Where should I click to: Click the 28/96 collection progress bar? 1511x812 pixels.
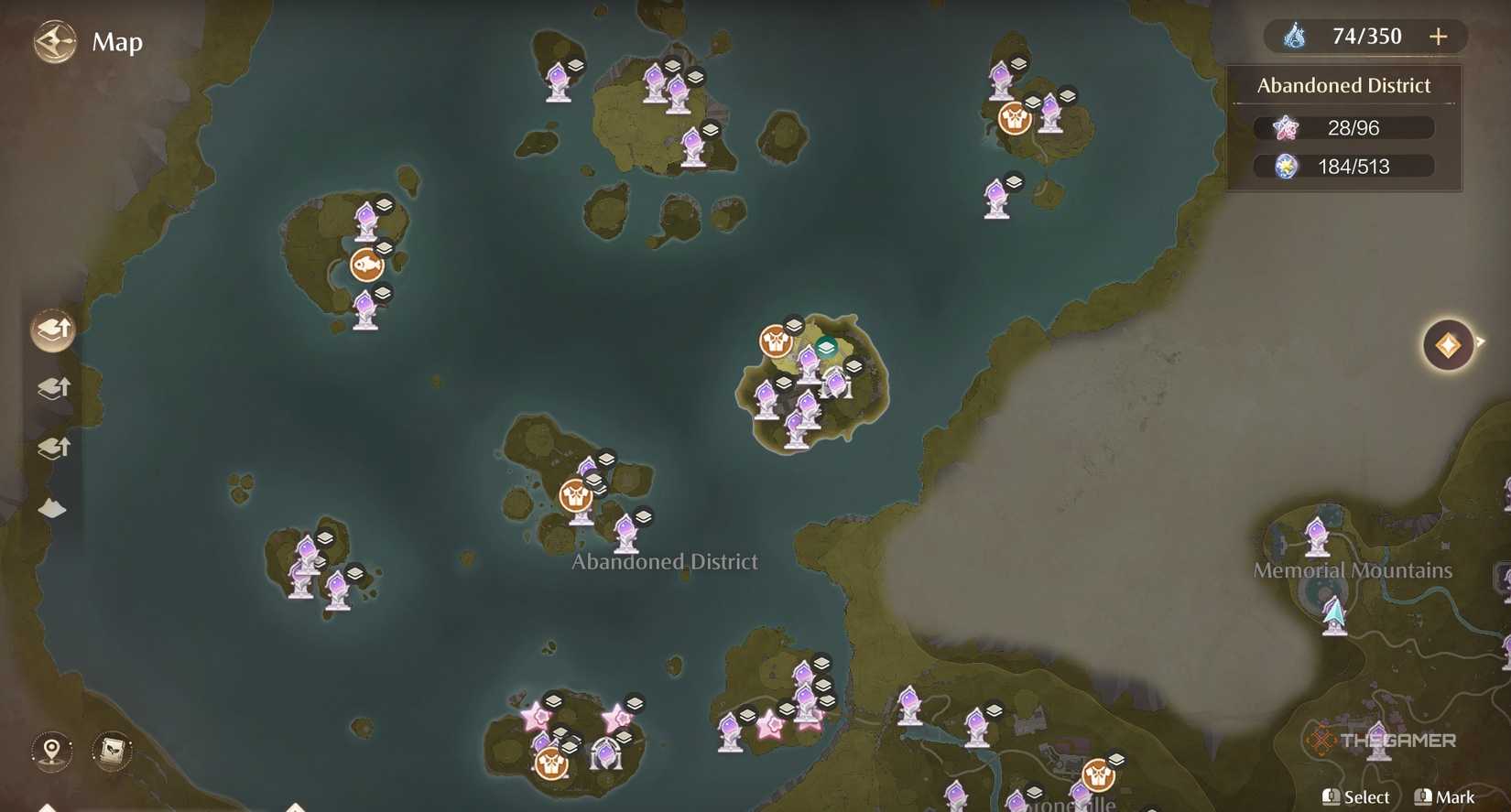click(x=1343, y=127)
